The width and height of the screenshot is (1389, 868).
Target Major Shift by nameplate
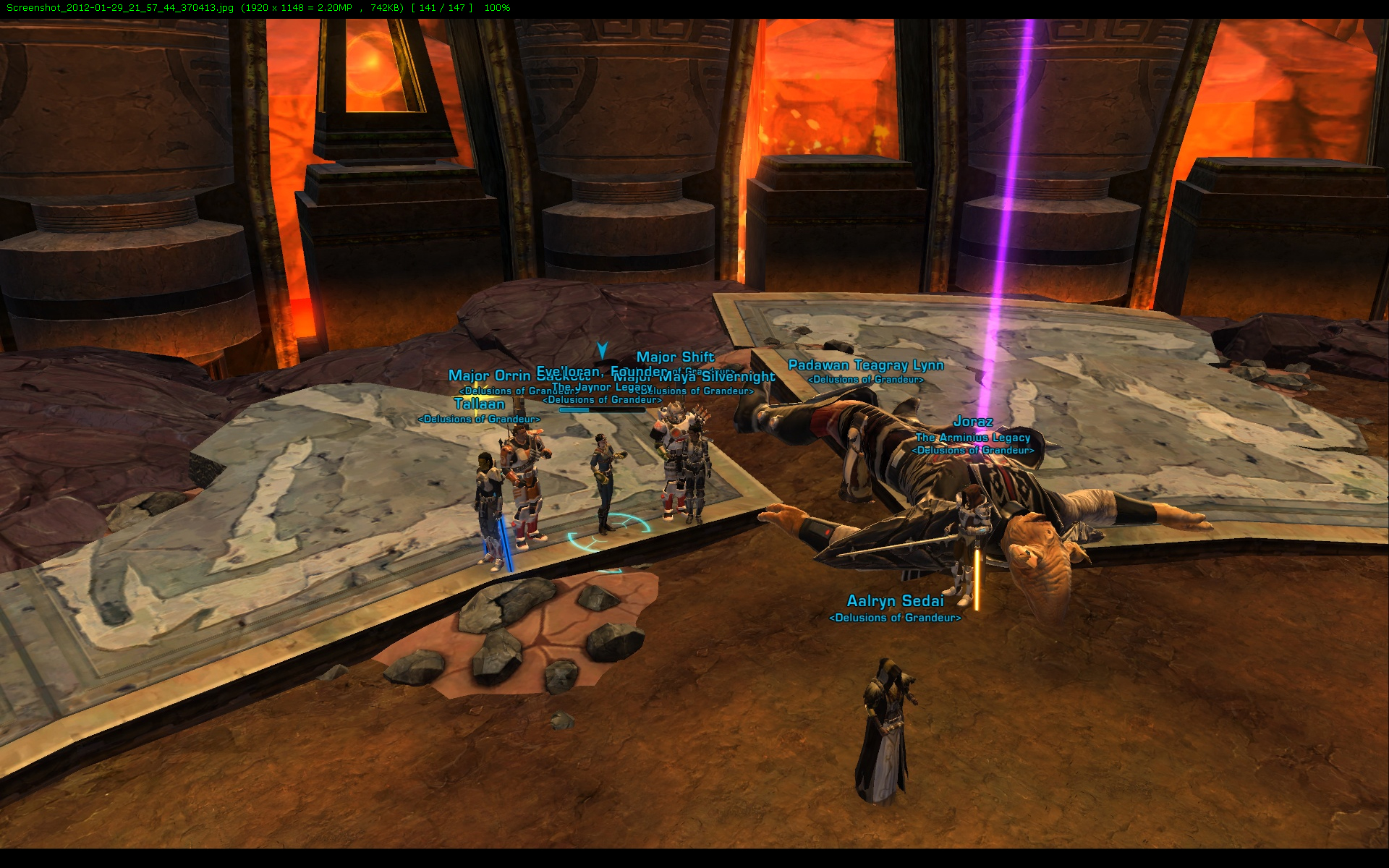click(675, 357)
